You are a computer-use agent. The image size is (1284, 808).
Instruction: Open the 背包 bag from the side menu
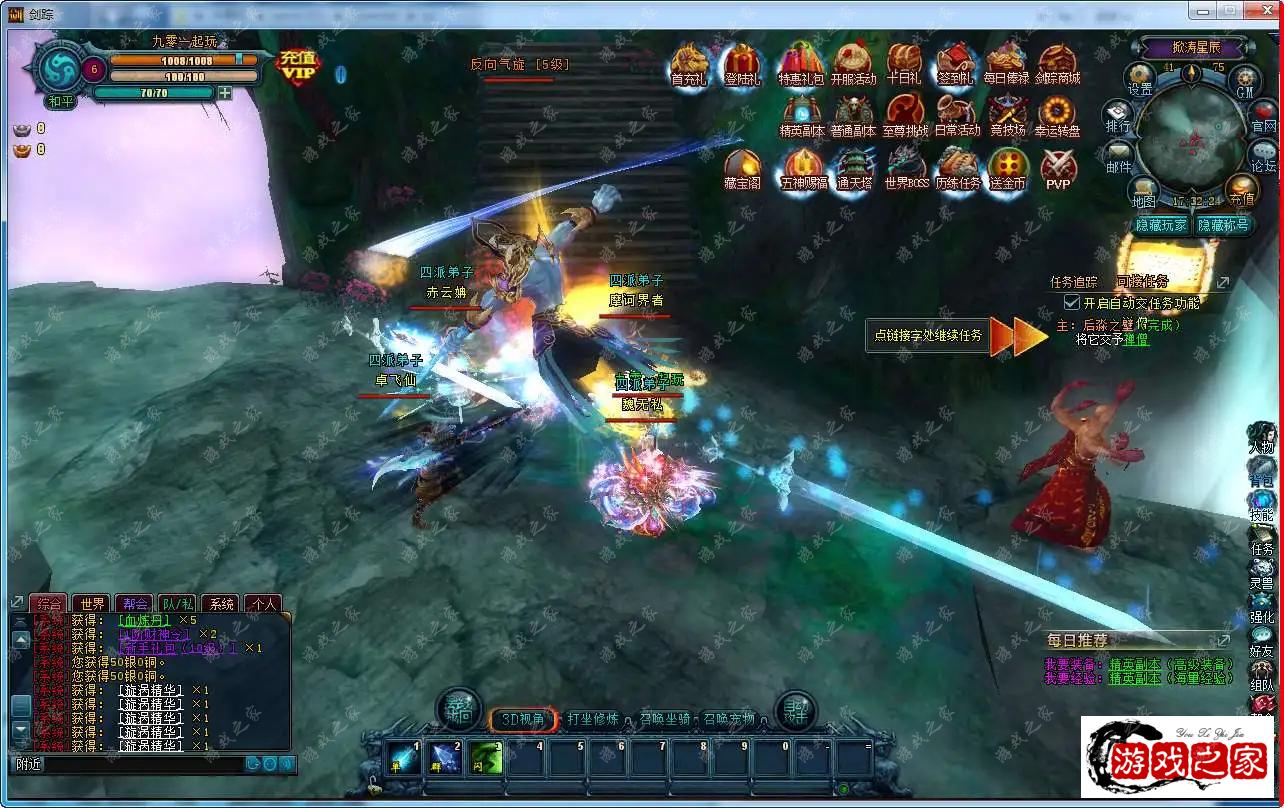[x=1262, y=474]
